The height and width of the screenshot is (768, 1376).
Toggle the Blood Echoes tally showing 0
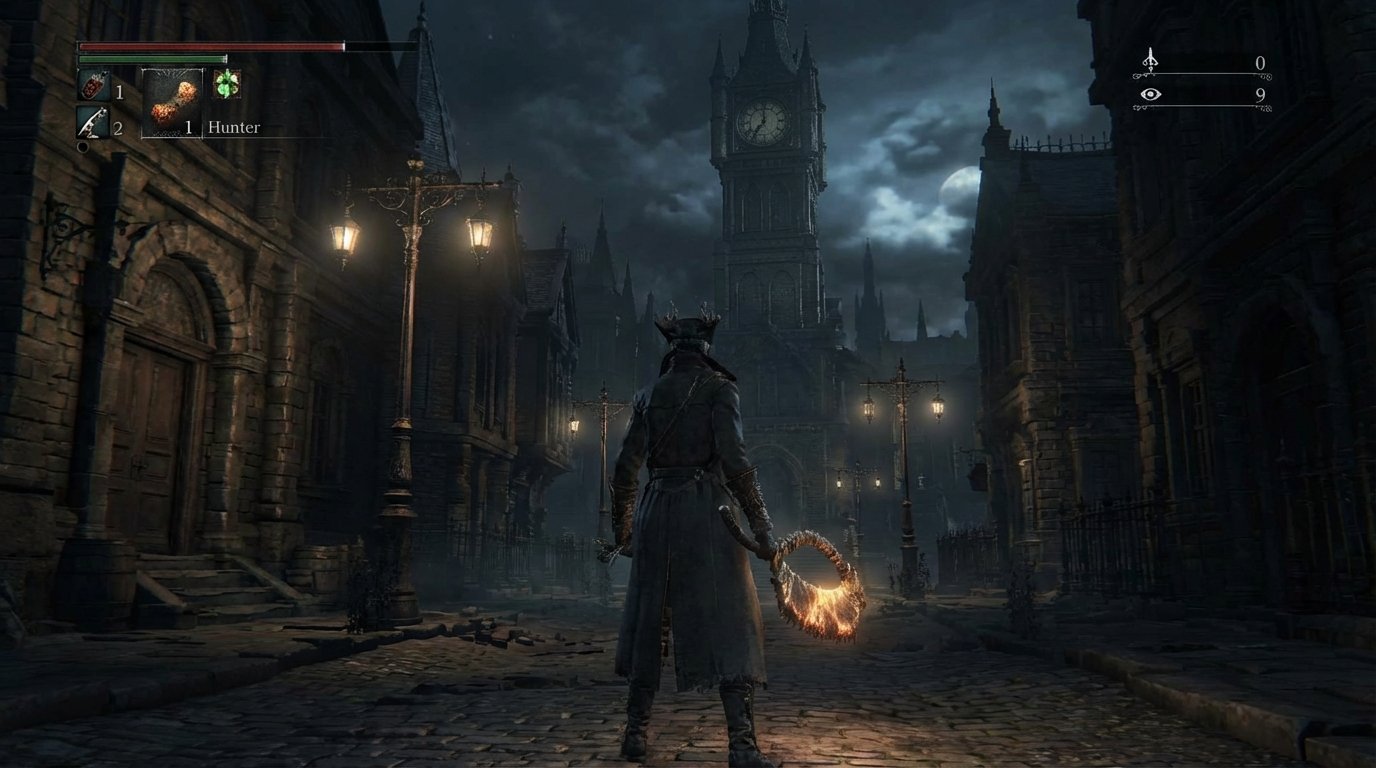point(1260,63)
